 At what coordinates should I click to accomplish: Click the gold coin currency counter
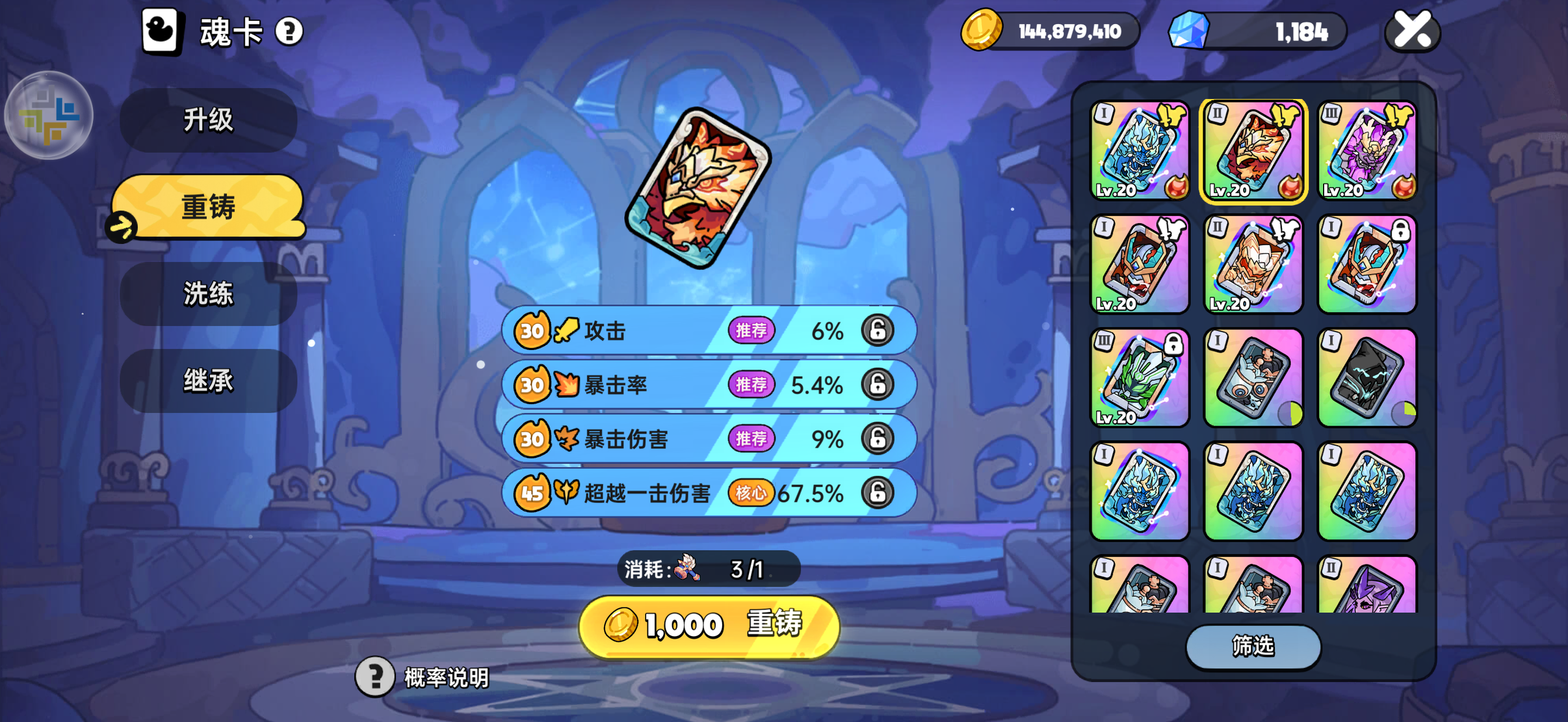point(1051,31)
